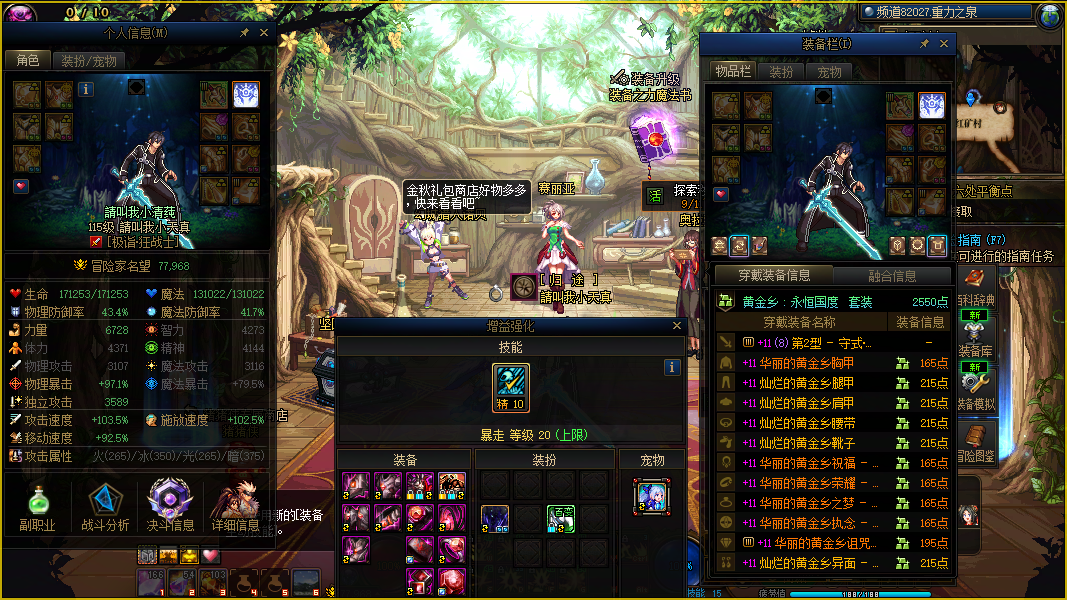Pin the 装备栏 equipment window
This screenshot has height=600, width=1067.
[x=924, y=44]
